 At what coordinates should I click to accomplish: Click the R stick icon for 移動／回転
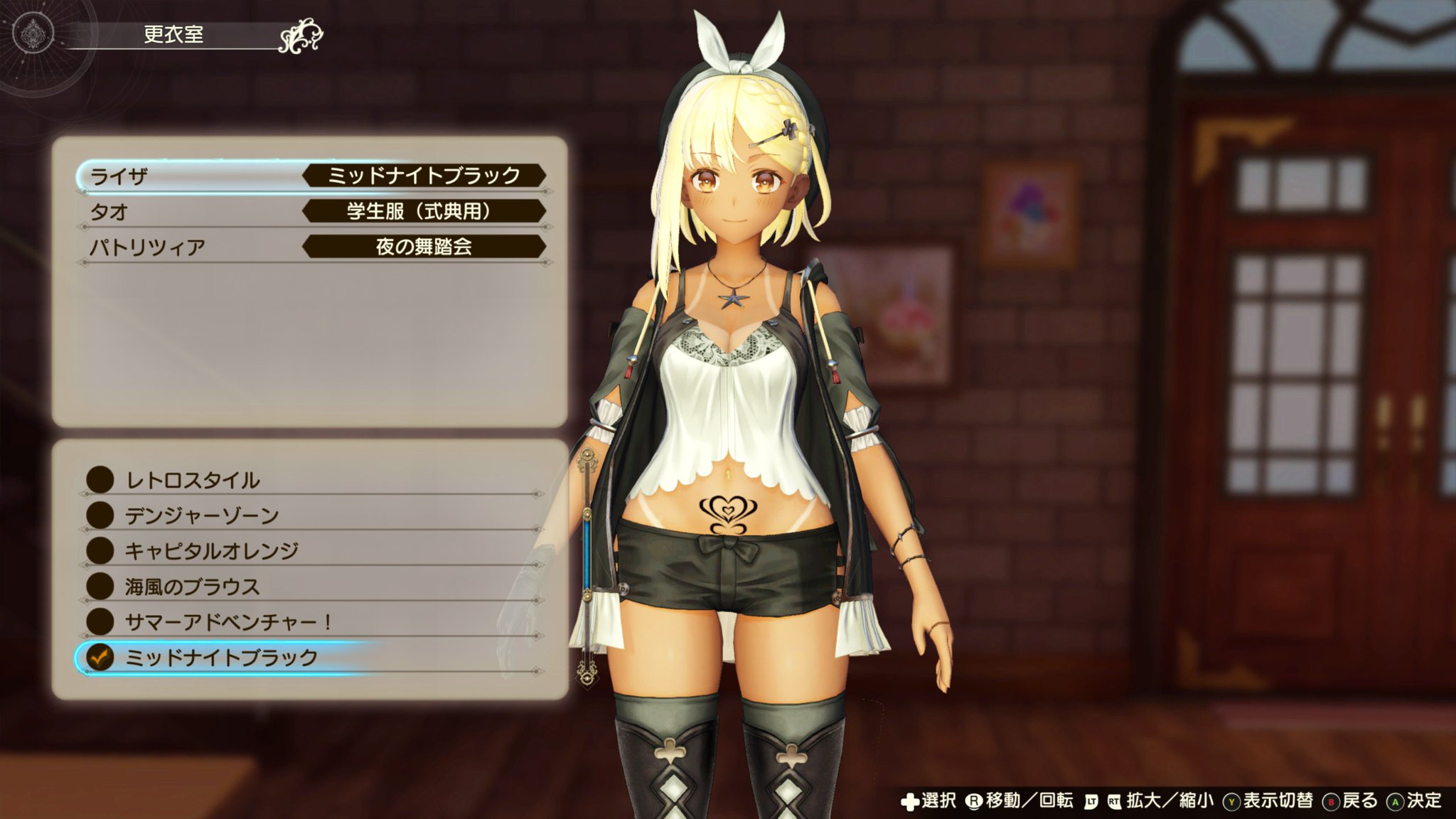[x=975, y=801]
